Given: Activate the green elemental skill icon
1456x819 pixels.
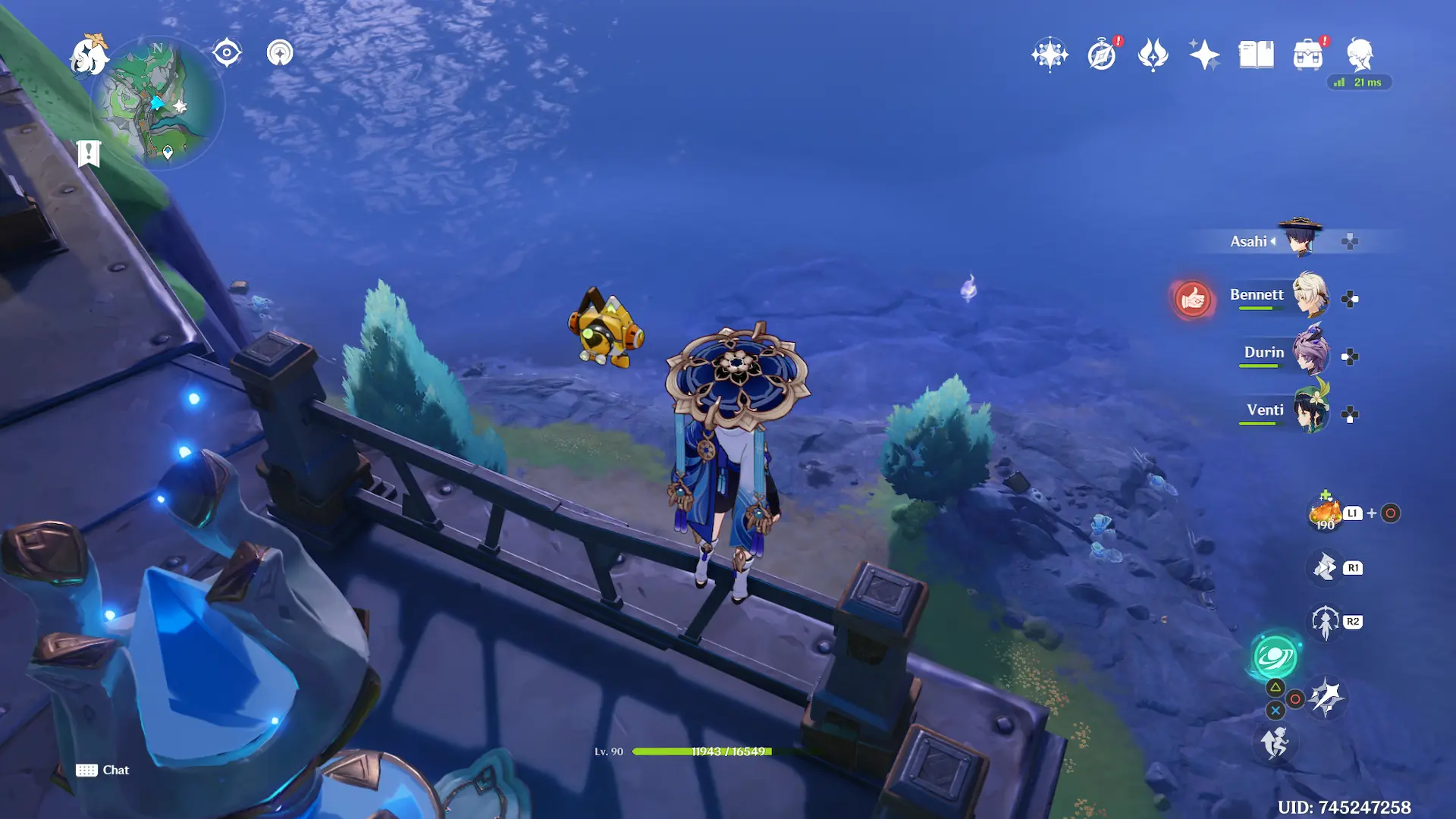Looking at the screenshot, I should (x=1275, y=657).
